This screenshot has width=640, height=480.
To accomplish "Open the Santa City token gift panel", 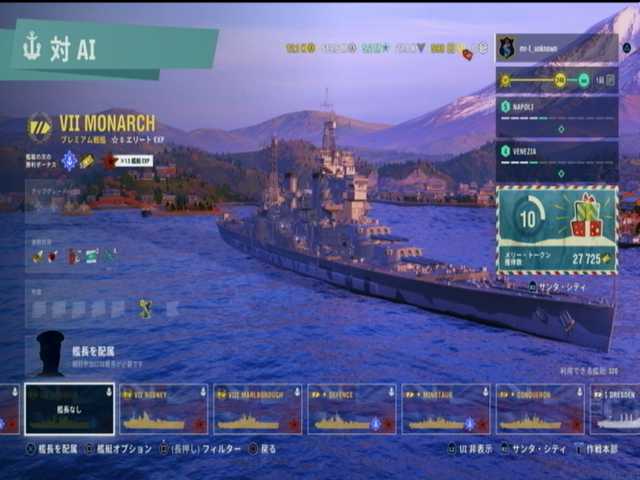I will coord(557,230).
